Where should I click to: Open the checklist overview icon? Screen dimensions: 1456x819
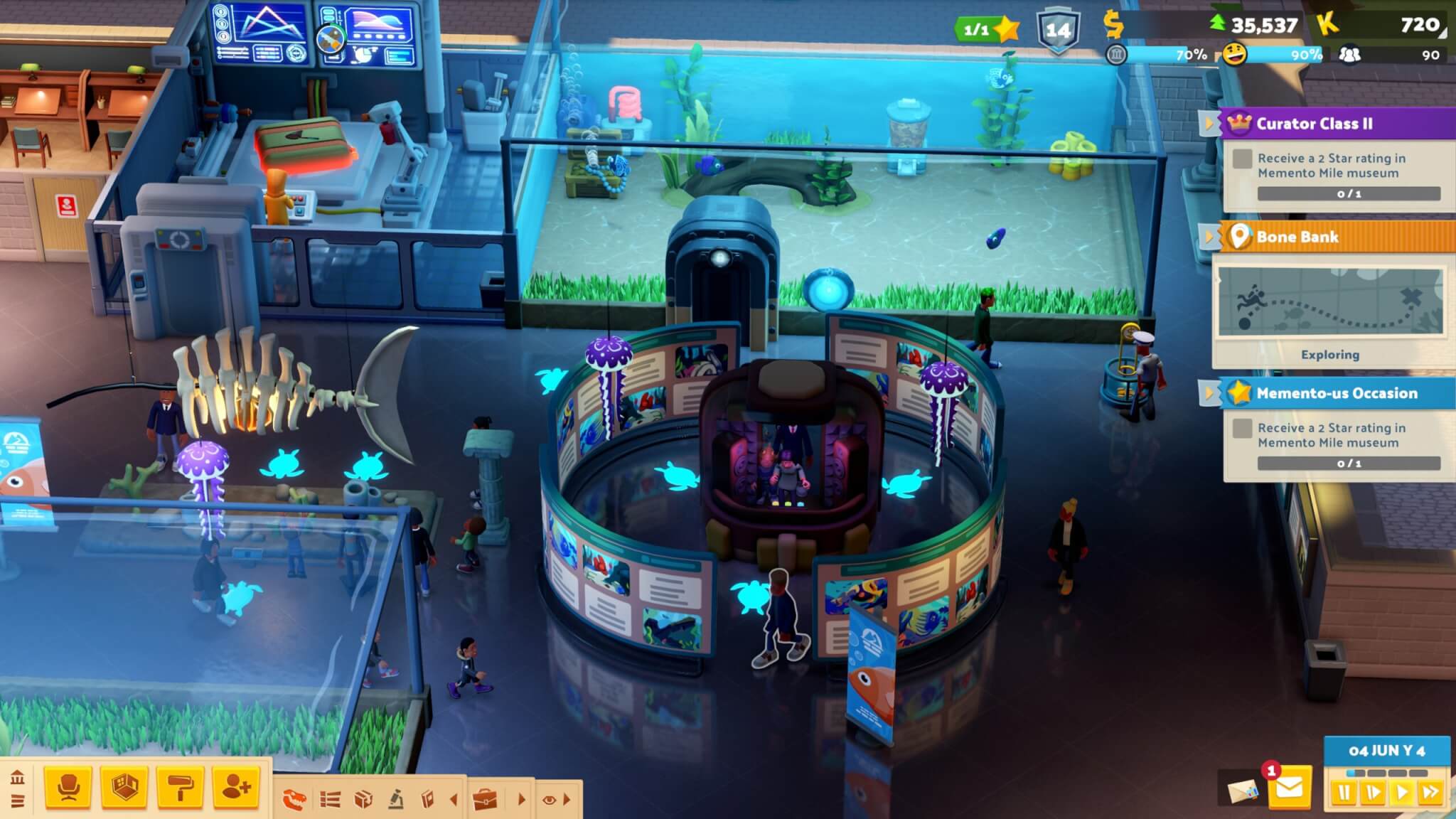330,800
